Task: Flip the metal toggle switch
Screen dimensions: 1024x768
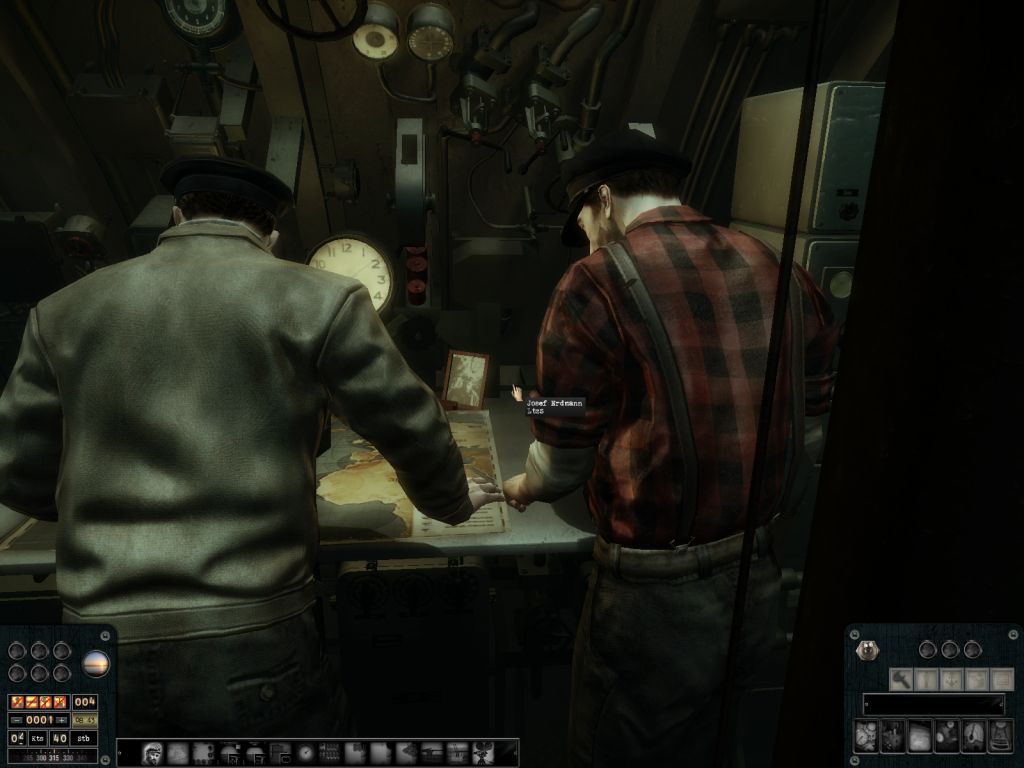Action: [866, 650]
